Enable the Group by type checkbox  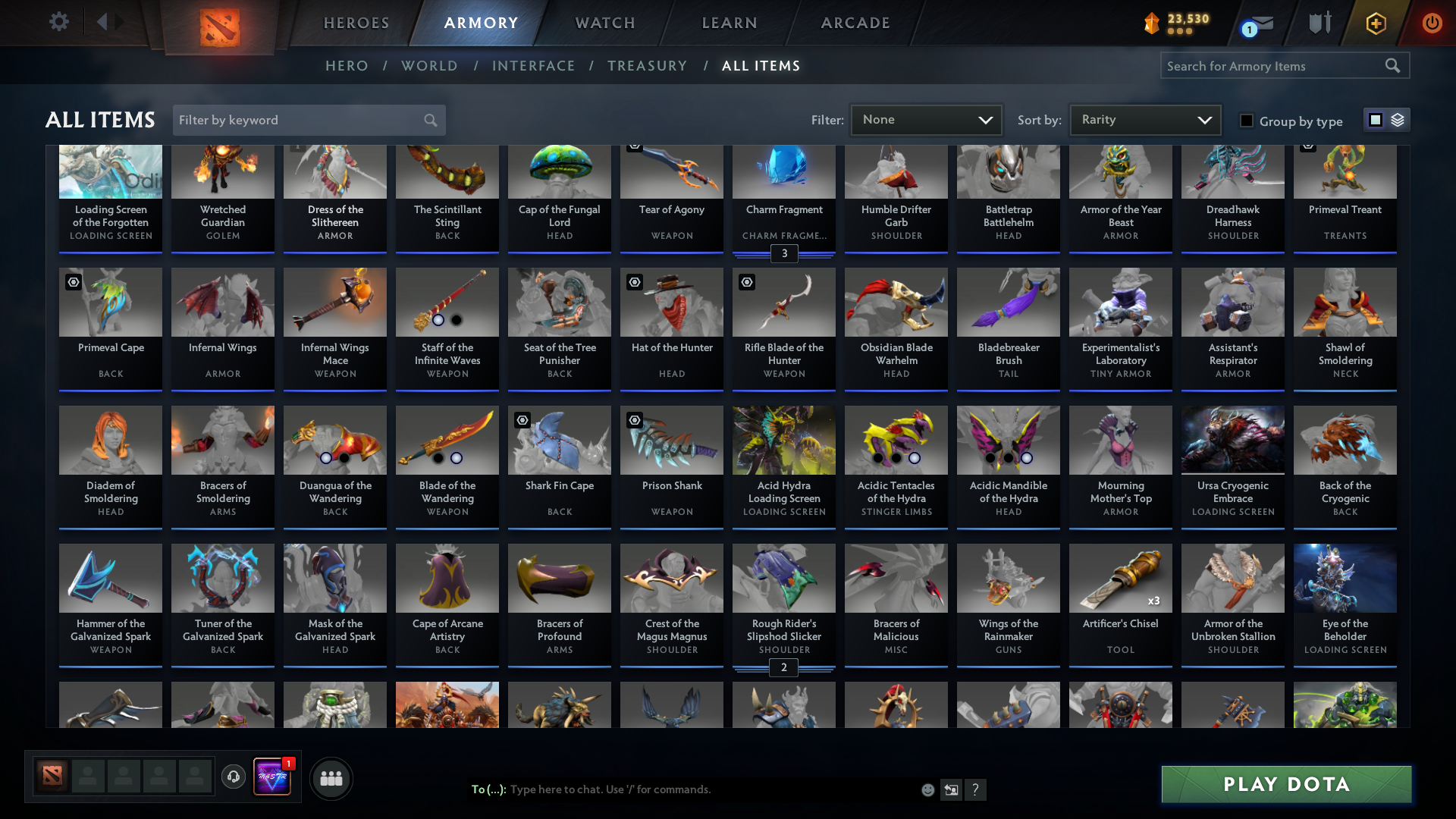1247,121
